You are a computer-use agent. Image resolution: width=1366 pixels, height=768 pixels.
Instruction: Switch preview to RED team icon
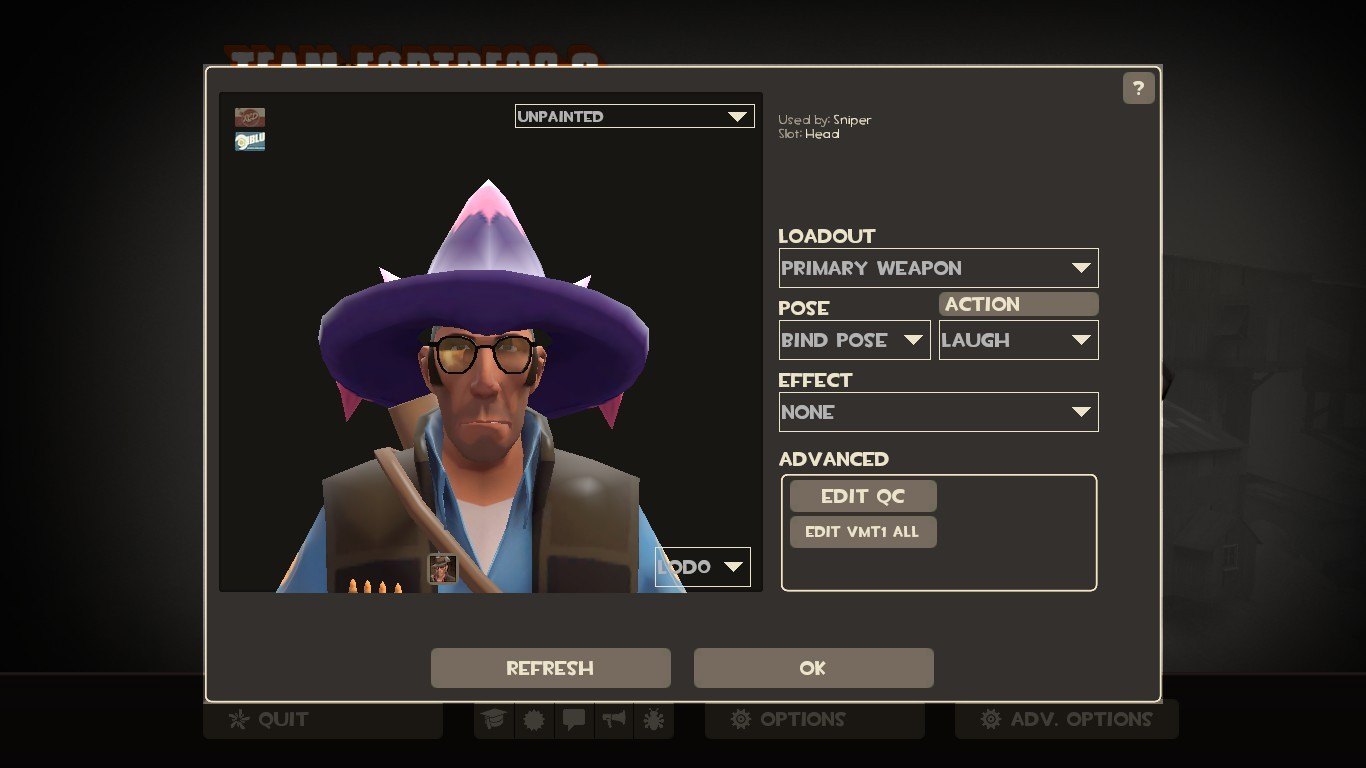(x=250, y=118)
